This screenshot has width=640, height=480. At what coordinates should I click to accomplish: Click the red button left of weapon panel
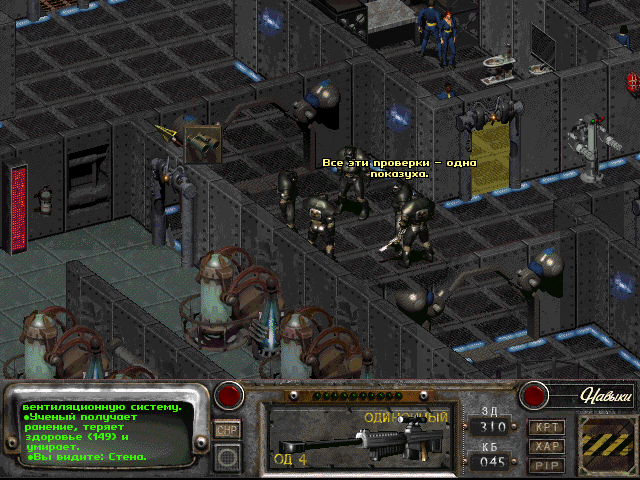[231, 396]
